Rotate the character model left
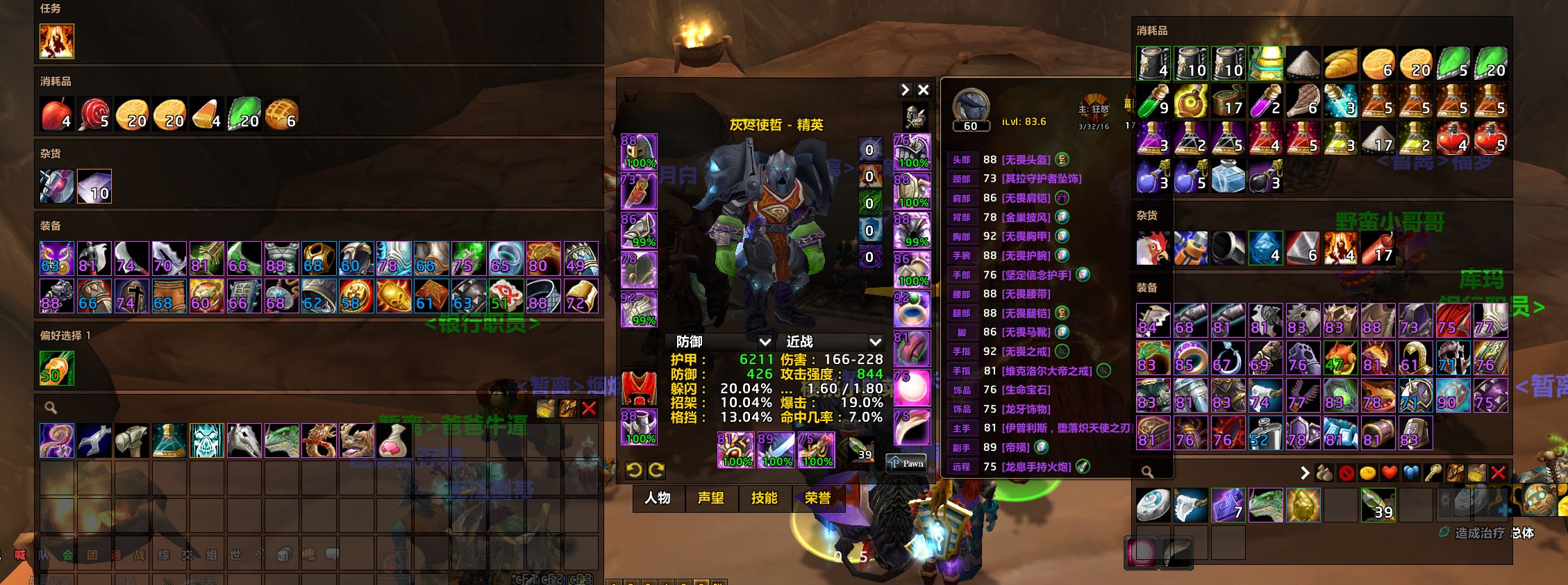 point(633,470)
